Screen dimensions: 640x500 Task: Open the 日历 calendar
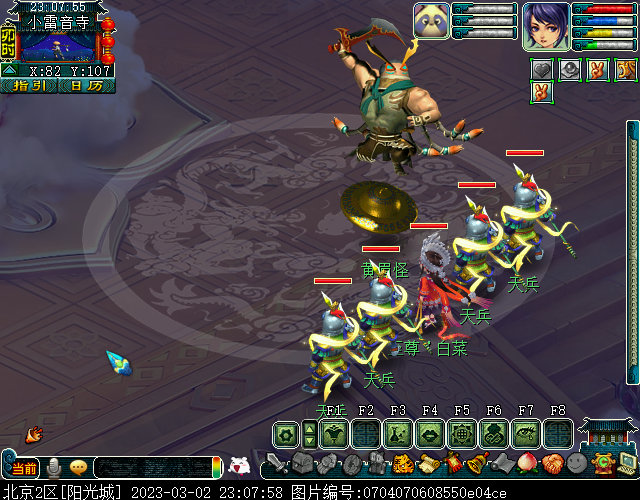pos(85,86)
